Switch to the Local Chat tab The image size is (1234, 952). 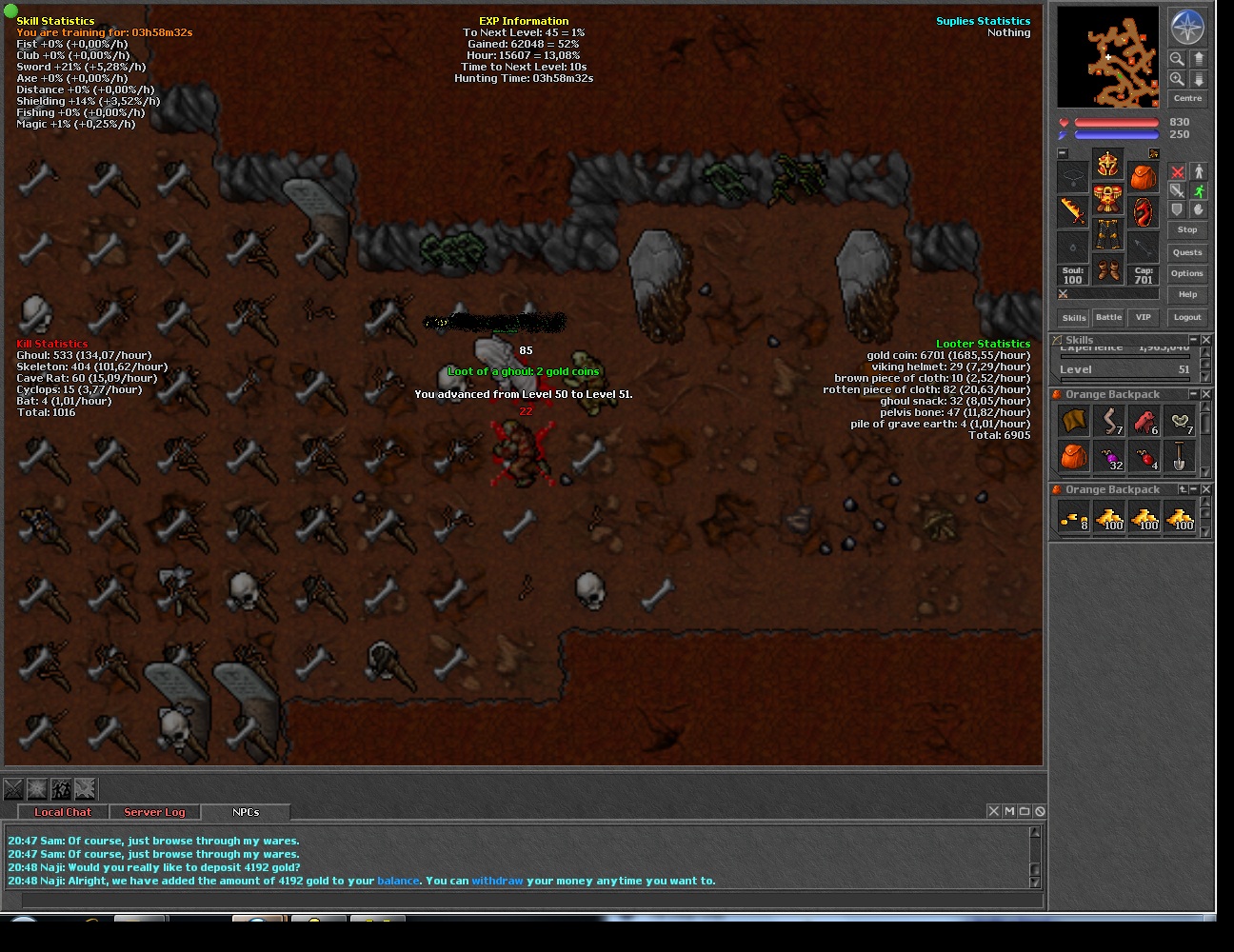coord(63,812)
